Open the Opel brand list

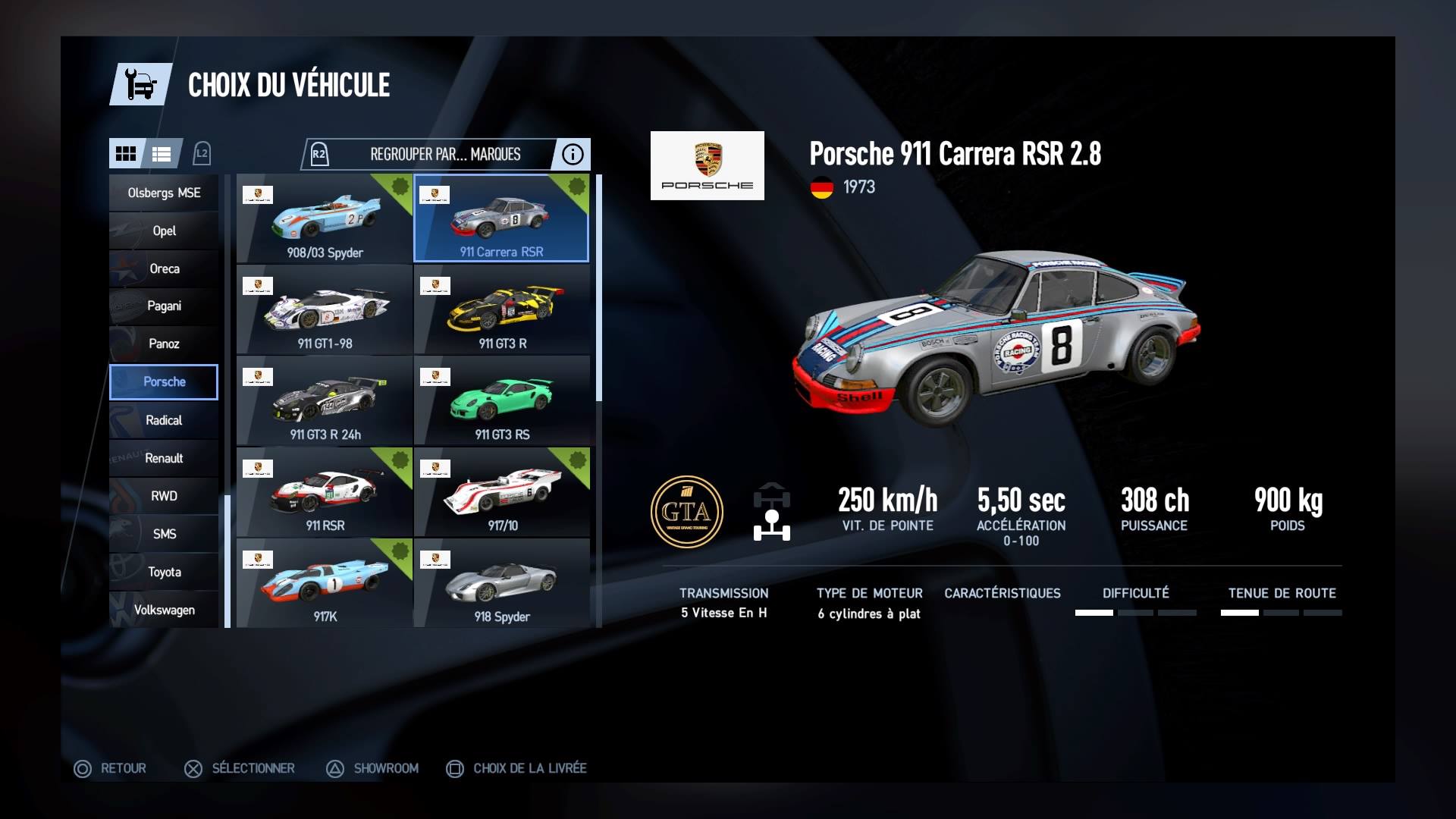click(x=164, y=231)
